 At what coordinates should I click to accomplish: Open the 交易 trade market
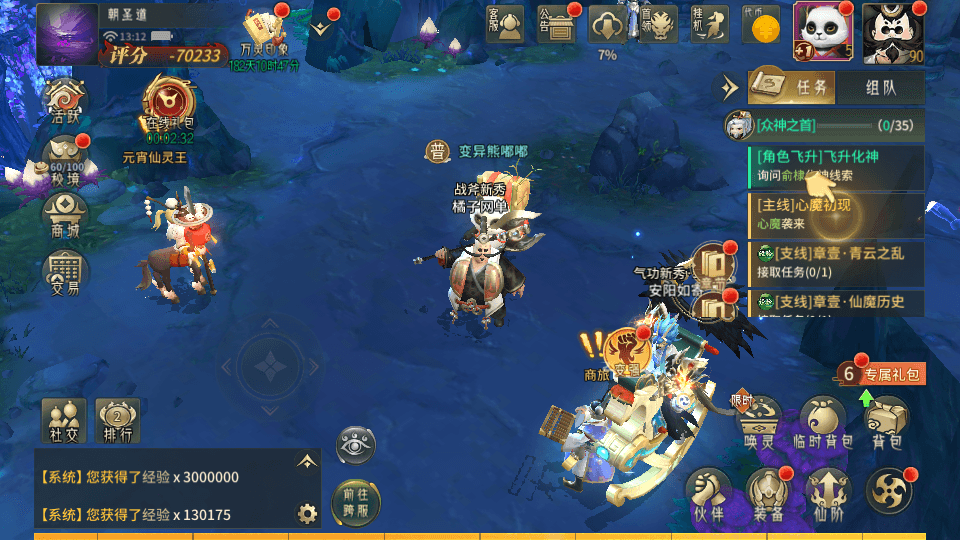click(x=65, y=271)
